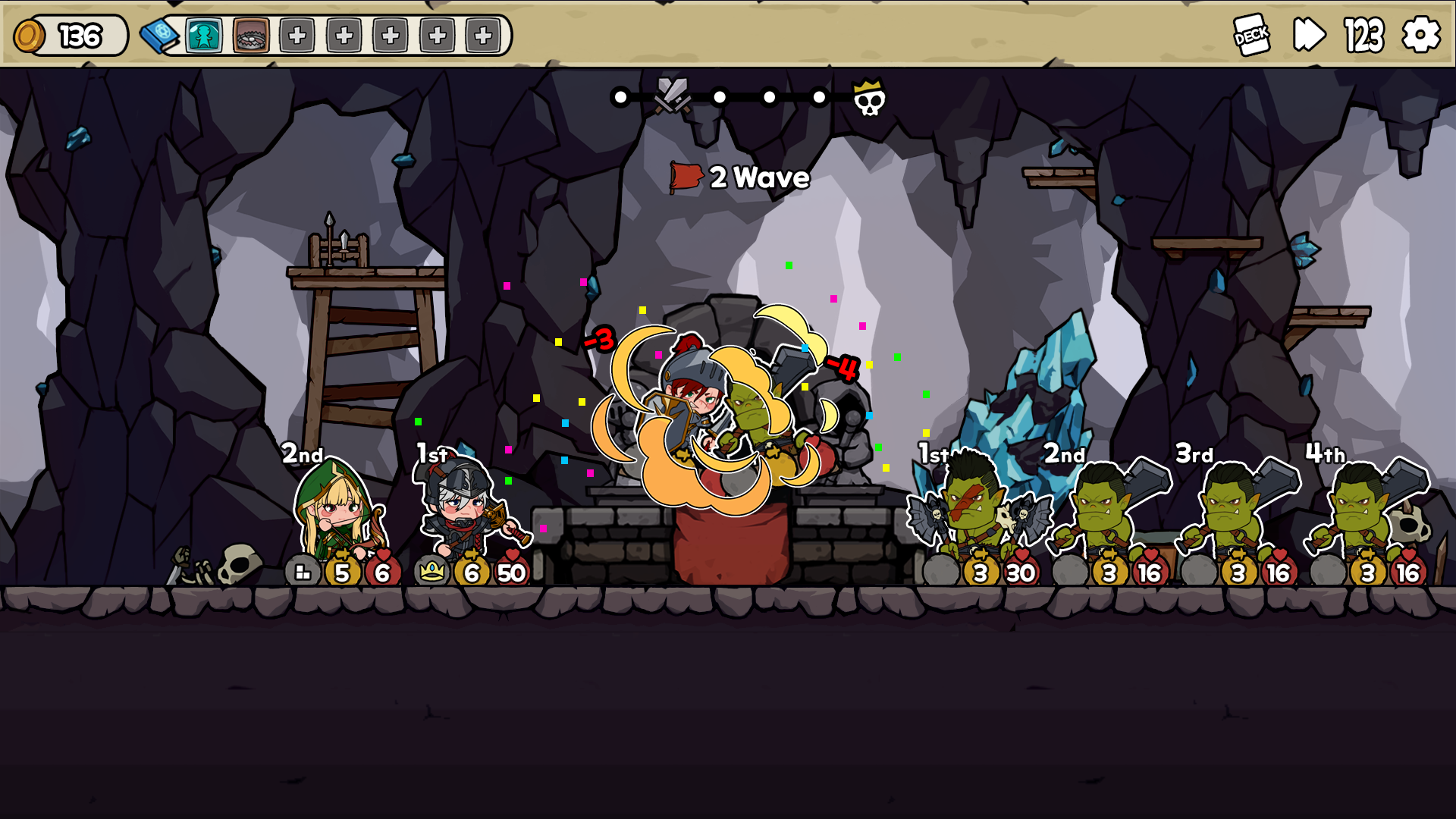Toggle fast-forward battle speed
This screenshot has width=1456, height=819.
point(1309,35)
